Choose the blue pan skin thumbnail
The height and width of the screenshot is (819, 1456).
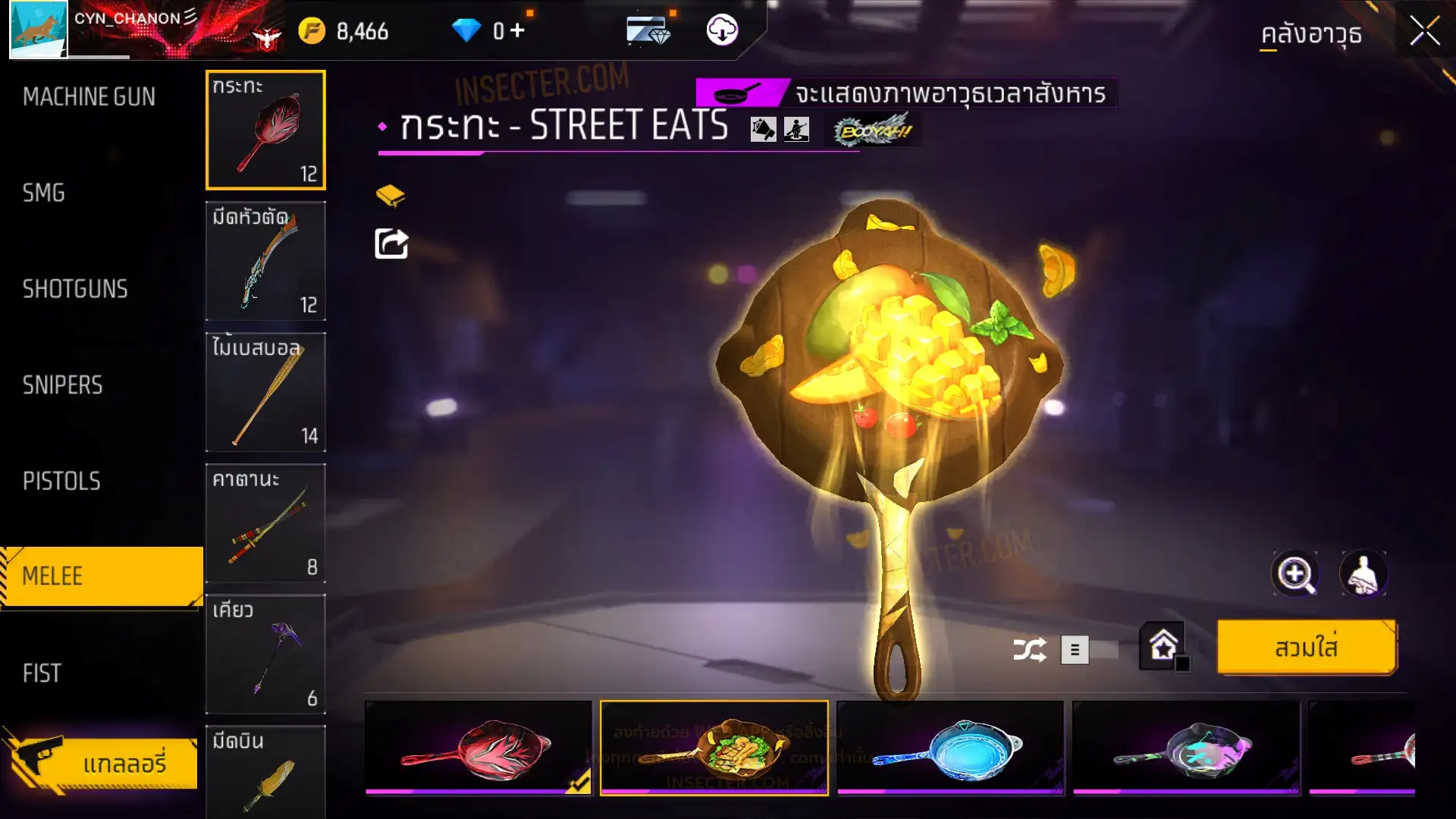(x=950, y=748)
